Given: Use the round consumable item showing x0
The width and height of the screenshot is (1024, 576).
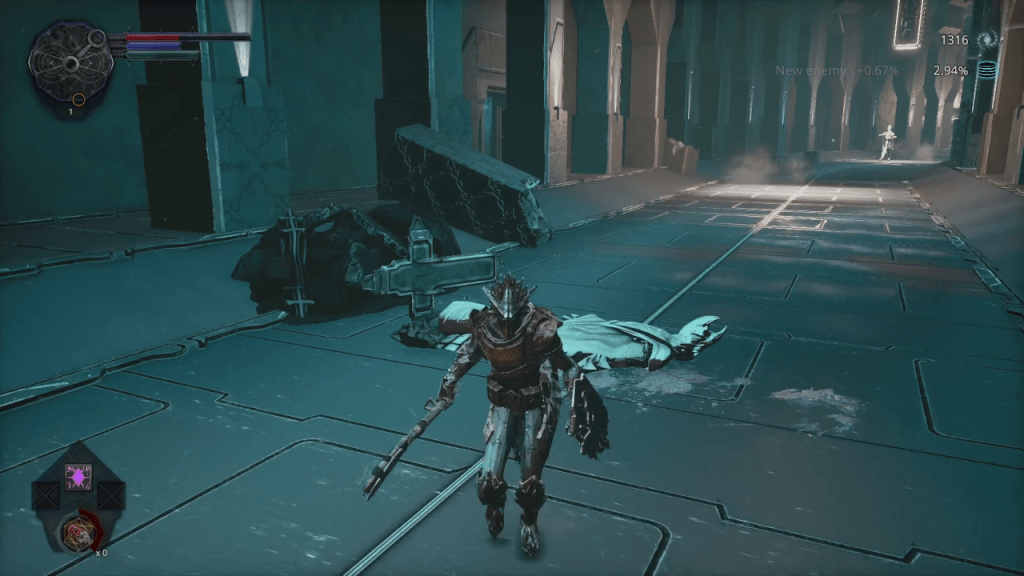Looking at the screenshot, I should pos(77,534).
